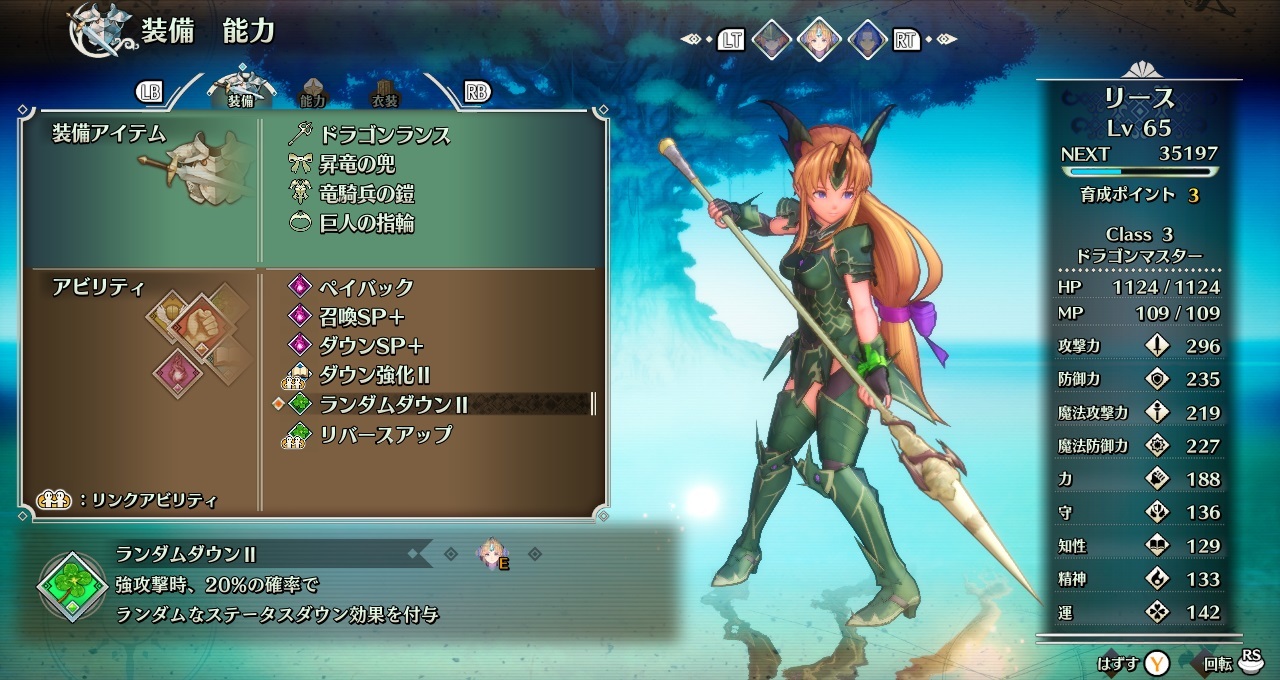
Task: Switch to the 装備 tab
Action: click(240, 91)
